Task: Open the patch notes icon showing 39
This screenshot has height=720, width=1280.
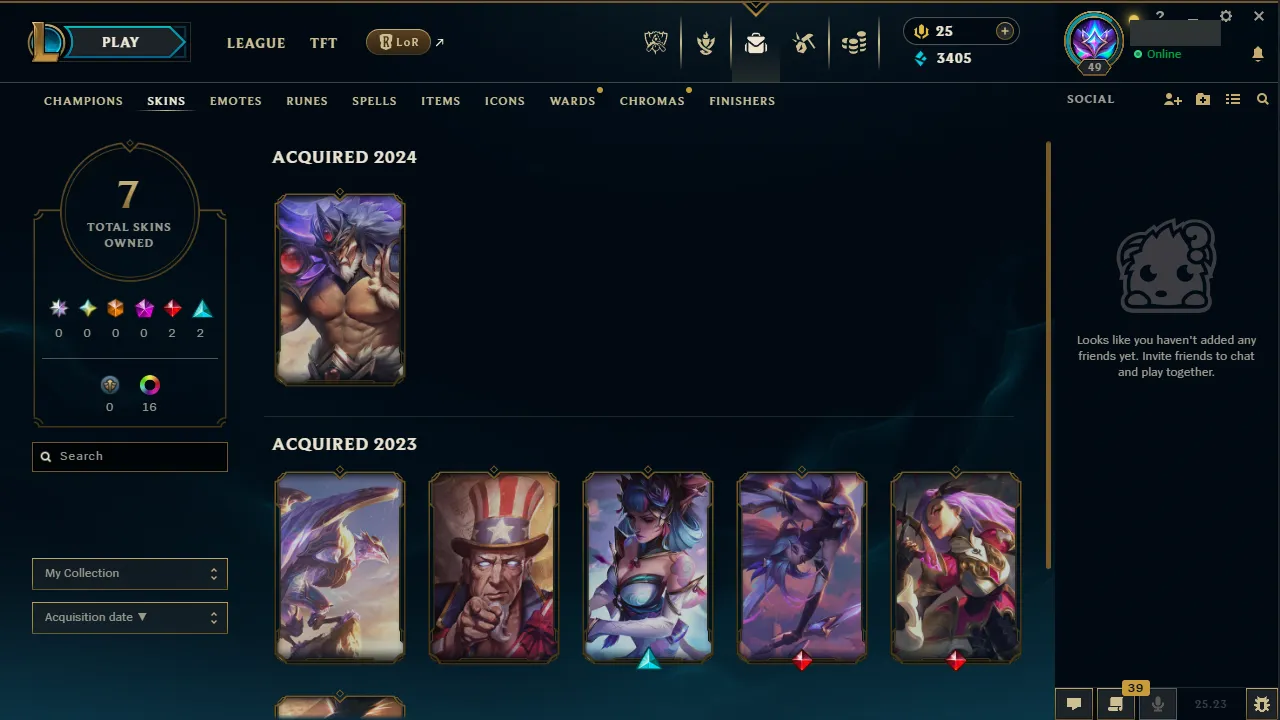Action: pos(1115,703)
